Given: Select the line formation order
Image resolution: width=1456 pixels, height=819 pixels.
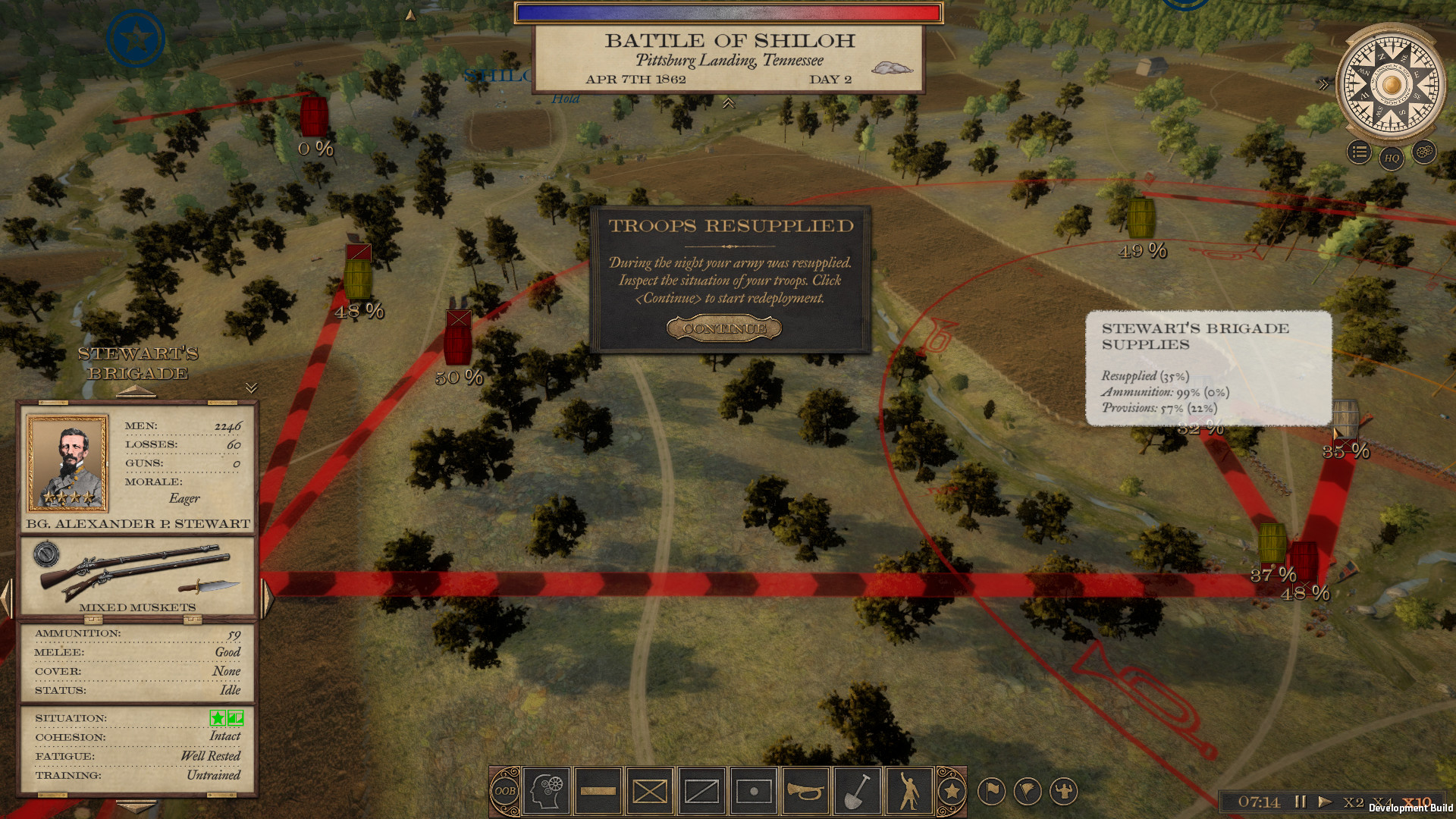Looking at the screenshot, I should click(598, 791).
